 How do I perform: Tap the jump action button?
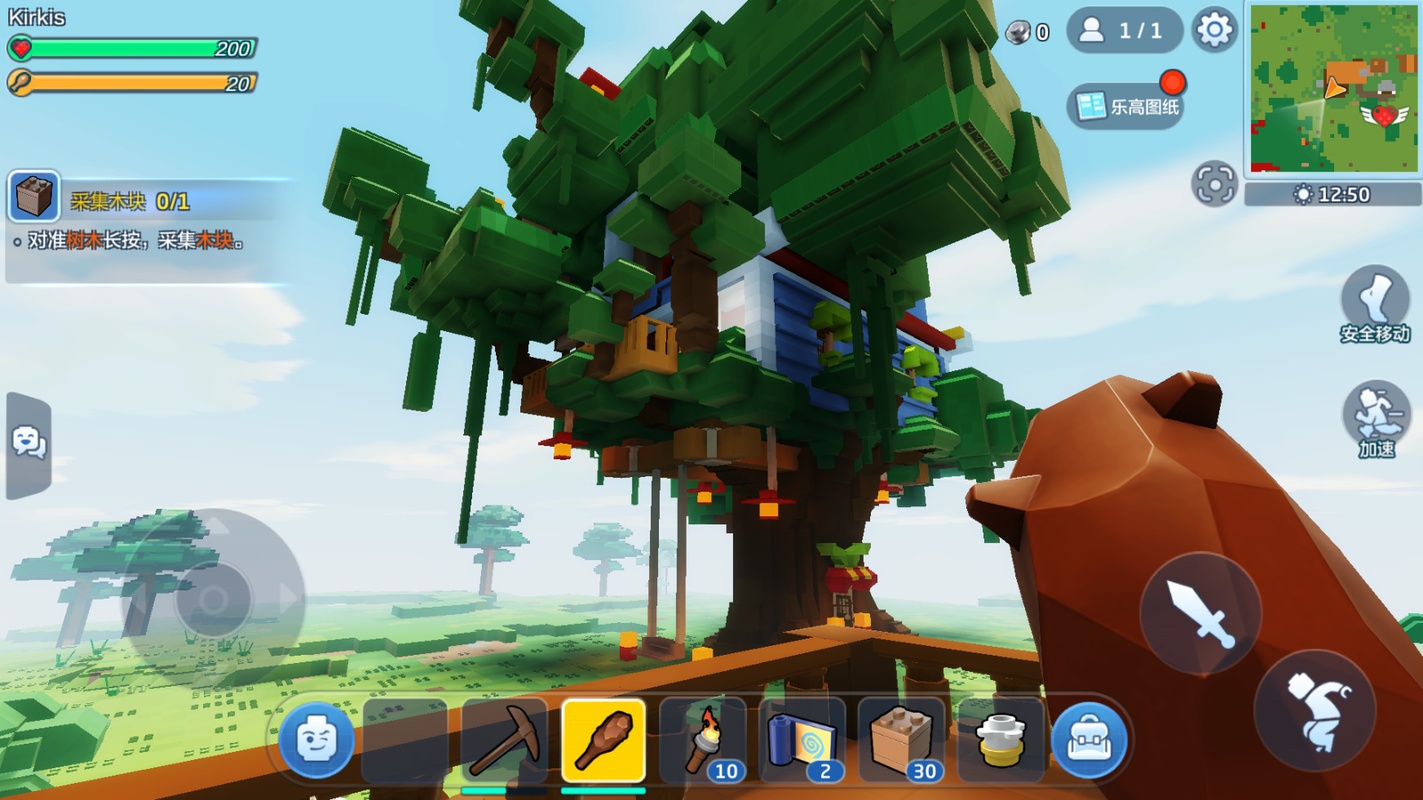click(1314, 710)
